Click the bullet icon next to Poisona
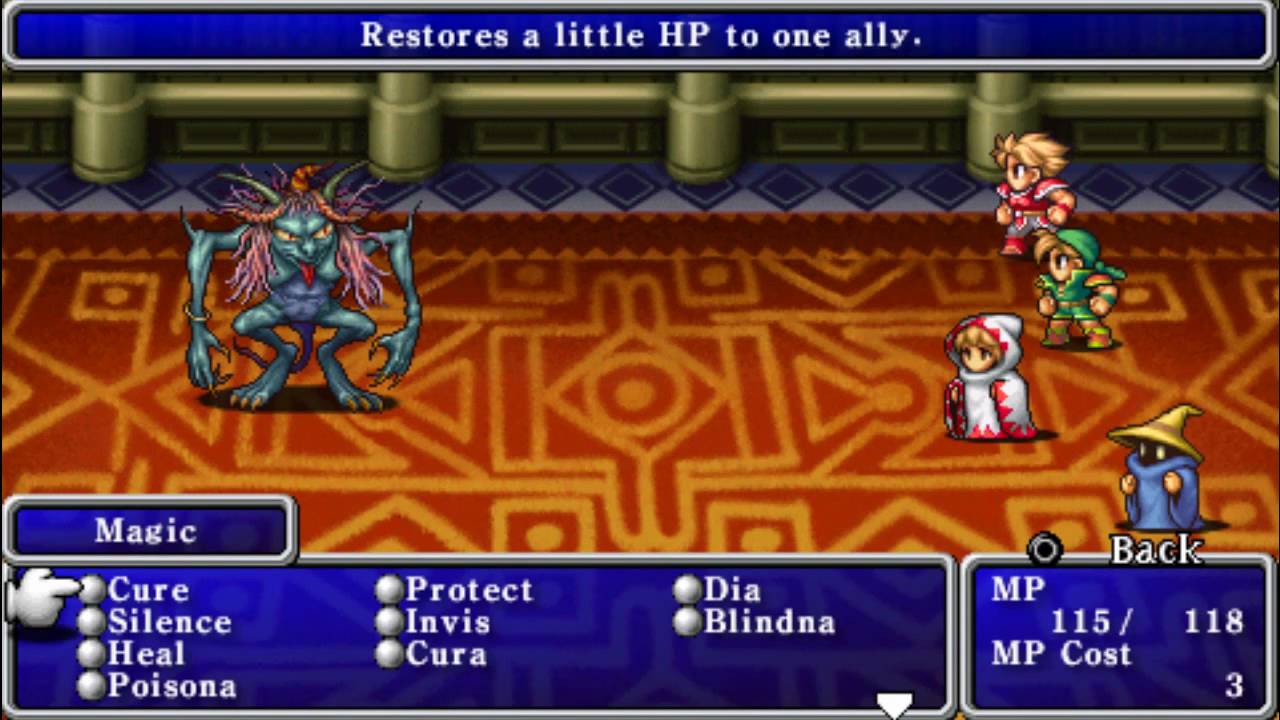The height and width of the screenshot is (720, 1280). coord(91,686)
